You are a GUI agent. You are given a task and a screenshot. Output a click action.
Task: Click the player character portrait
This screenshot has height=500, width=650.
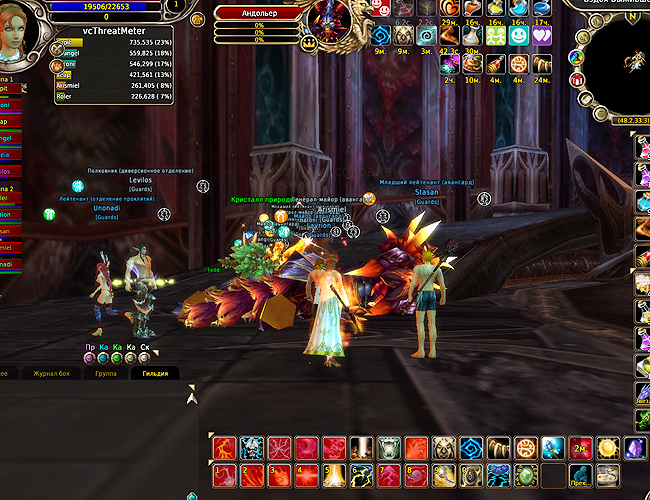(20, 28)
